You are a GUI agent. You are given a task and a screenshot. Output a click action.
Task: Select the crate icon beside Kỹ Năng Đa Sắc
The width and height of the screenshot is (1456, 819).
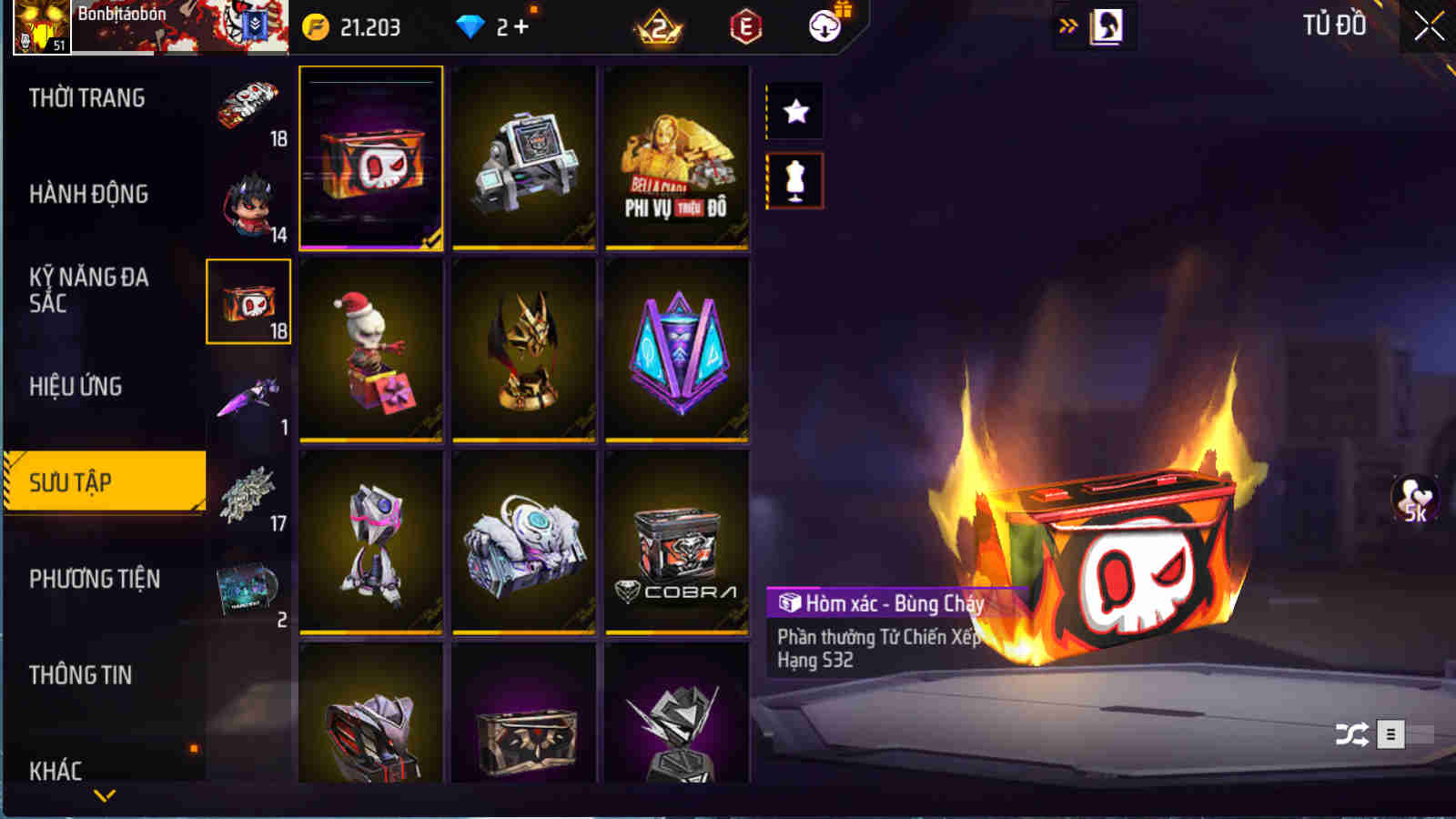click(x=249, y=301)
